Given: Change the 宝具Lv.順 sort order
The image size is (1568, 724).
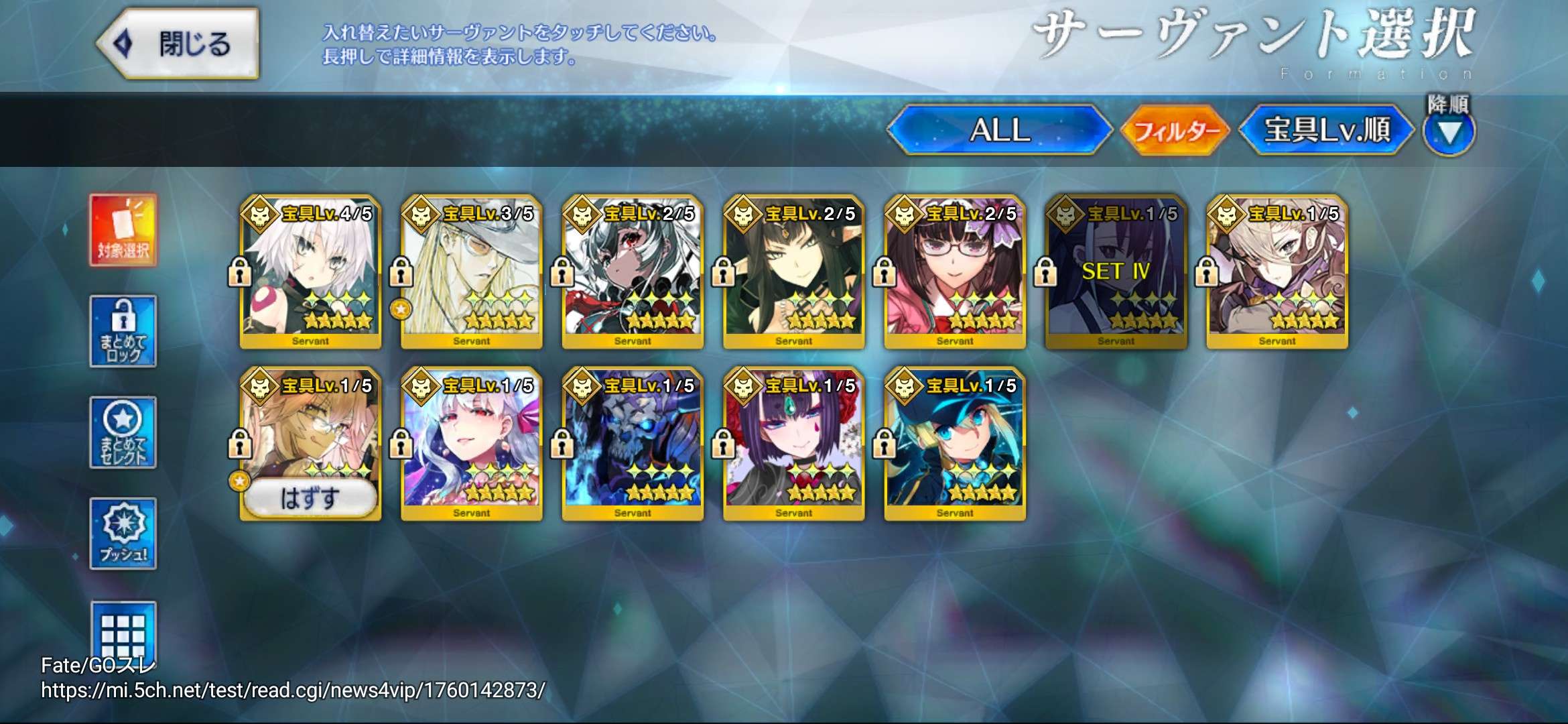Looking at the screenshot, I should (1326, 129).
